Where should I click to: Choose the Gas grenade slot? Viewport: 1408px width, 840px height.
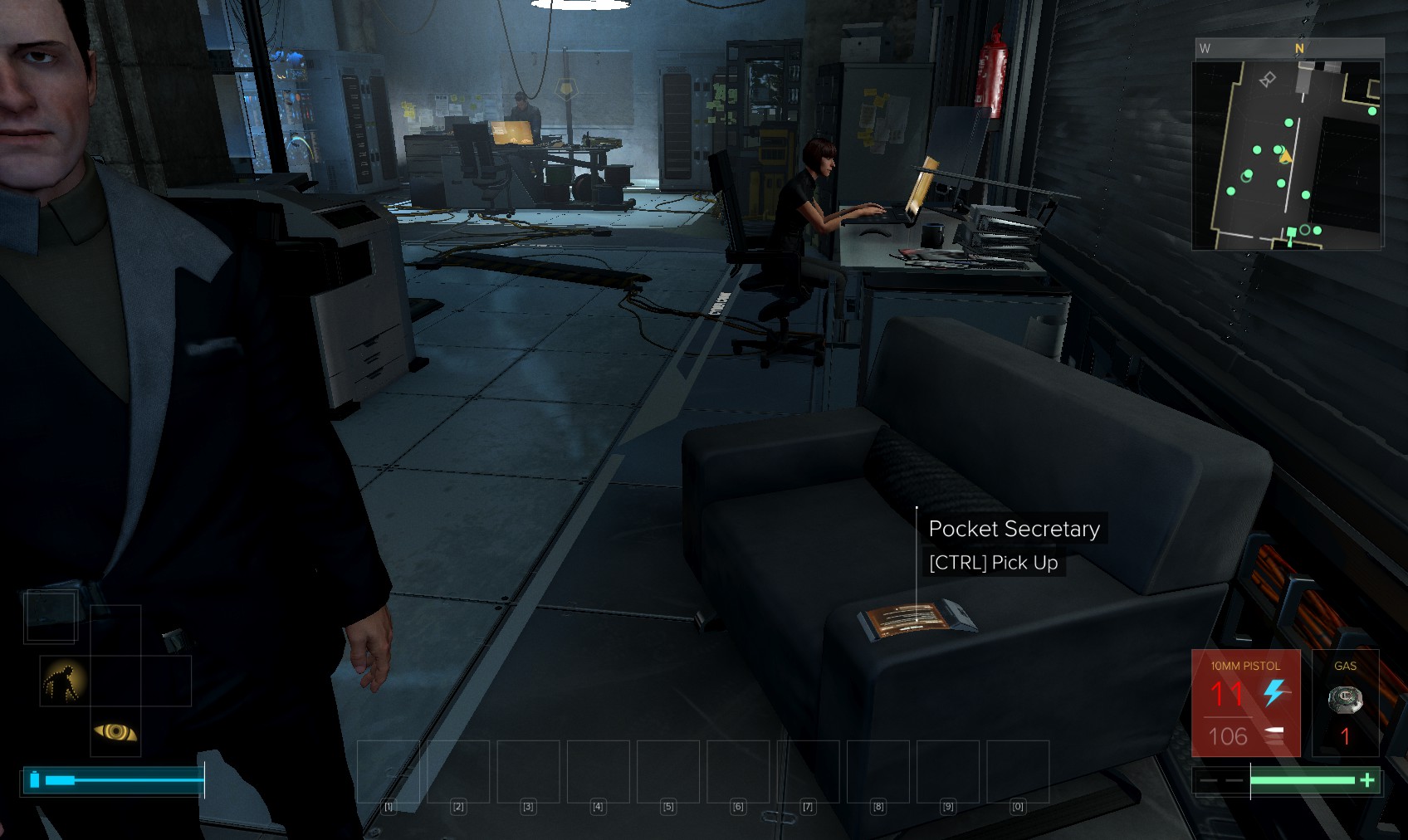1345,702
